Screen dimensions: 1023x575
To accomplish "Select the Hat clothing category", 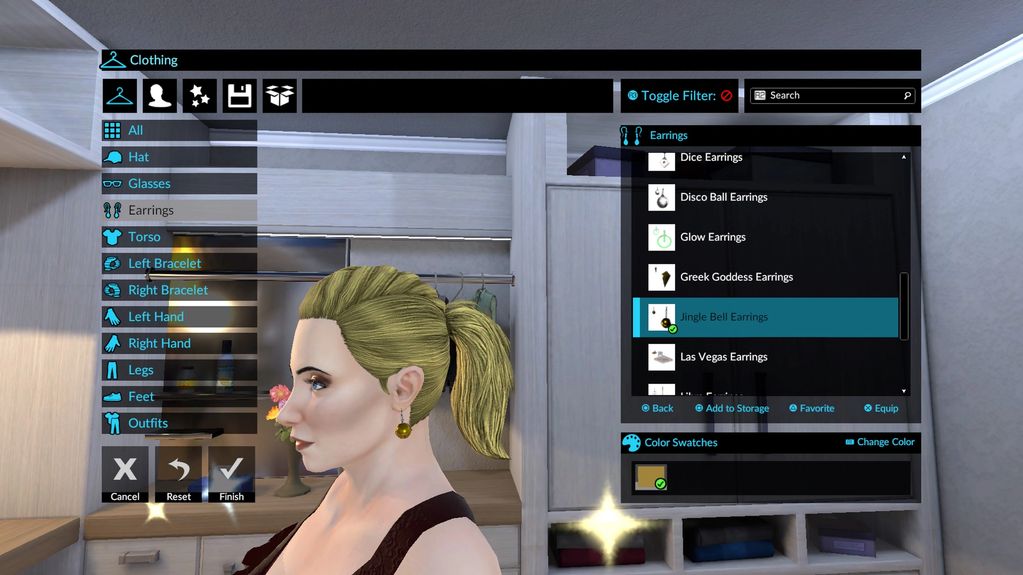I will pyautogui.click(x=178, y=157).
